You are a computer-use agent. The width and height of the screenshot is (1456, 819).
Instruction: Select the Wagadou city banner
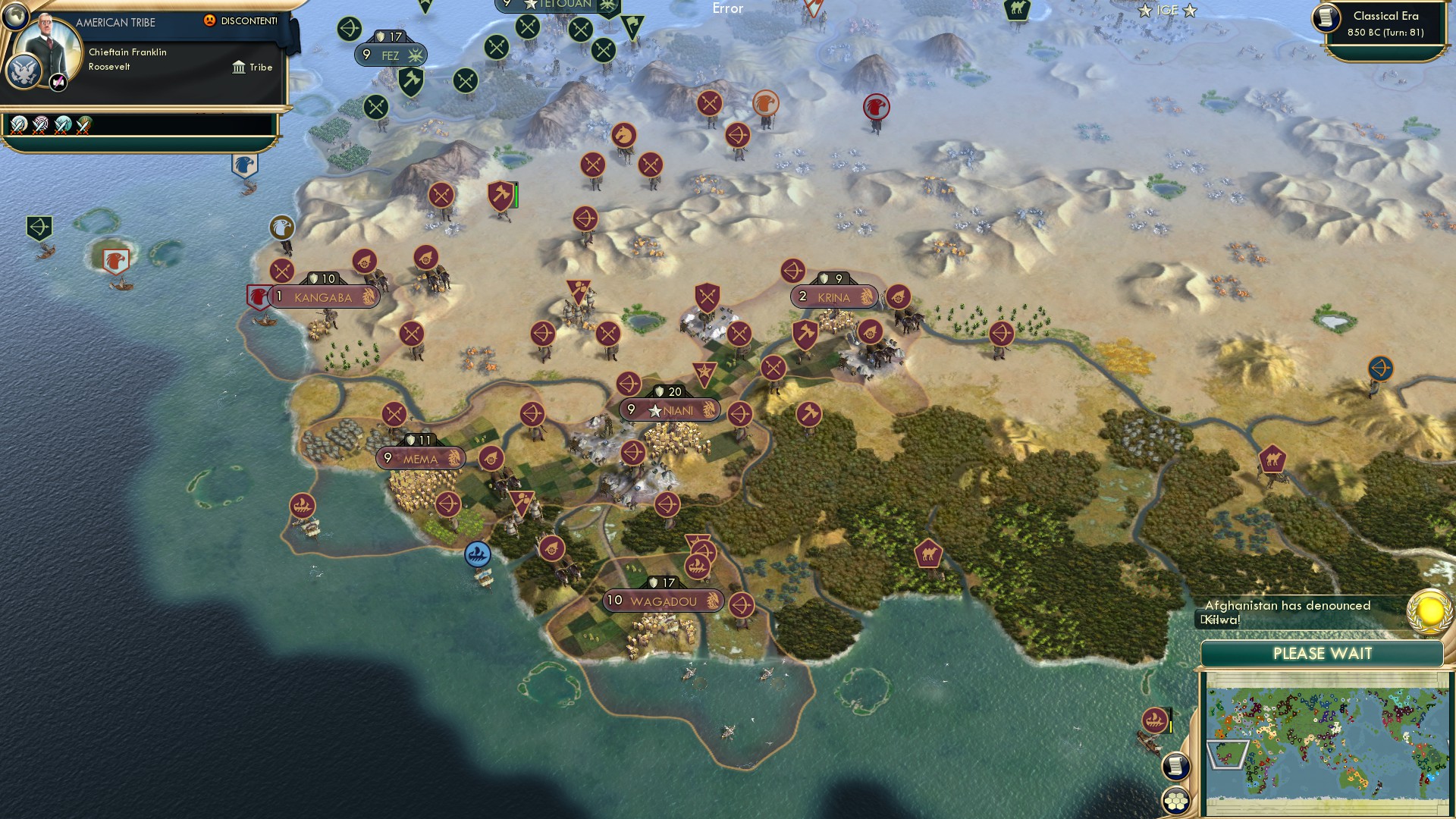(x=663, y=600)
